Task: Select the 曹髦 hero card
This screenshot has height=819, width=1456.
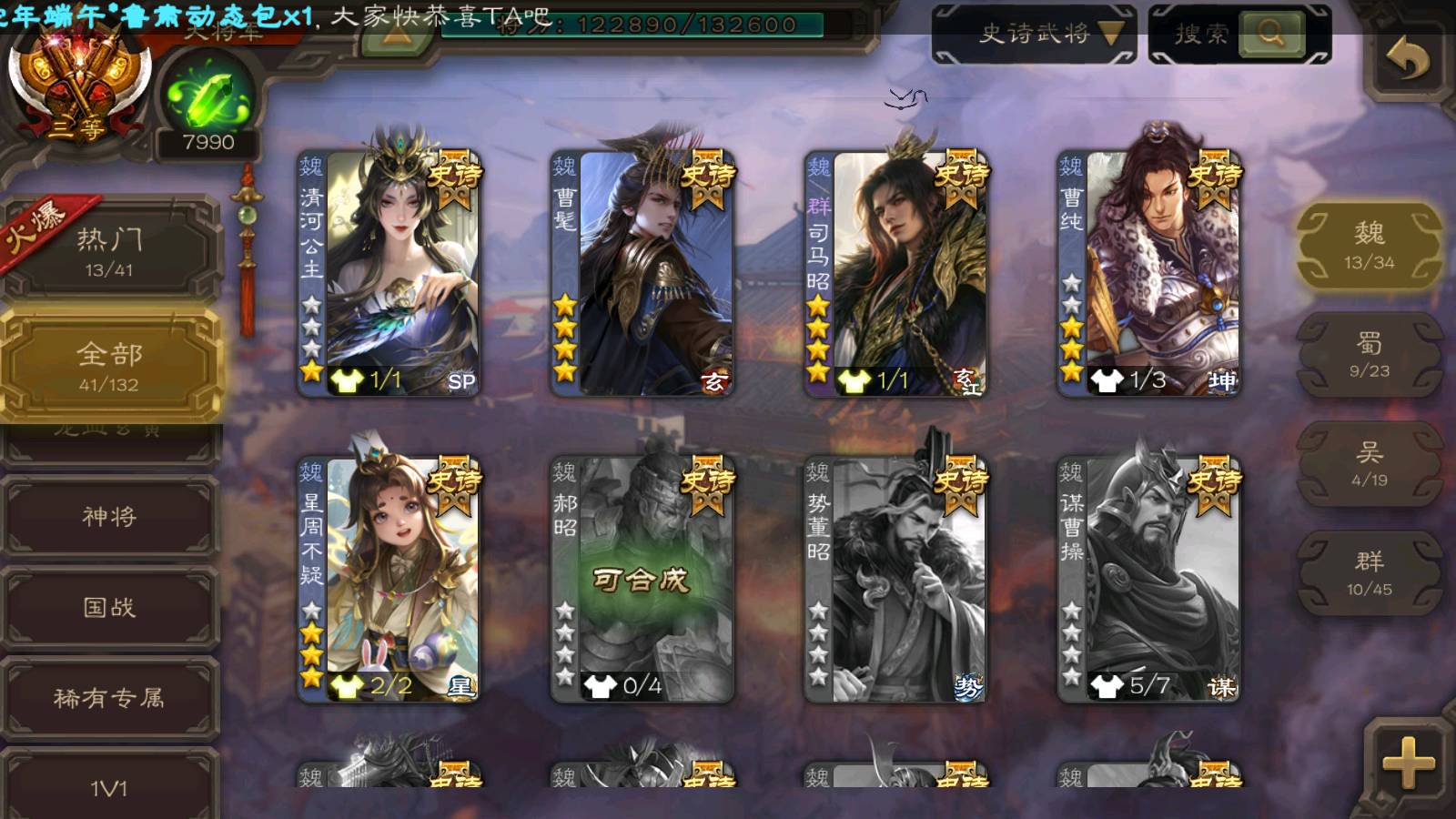Action: click(642, 273)
